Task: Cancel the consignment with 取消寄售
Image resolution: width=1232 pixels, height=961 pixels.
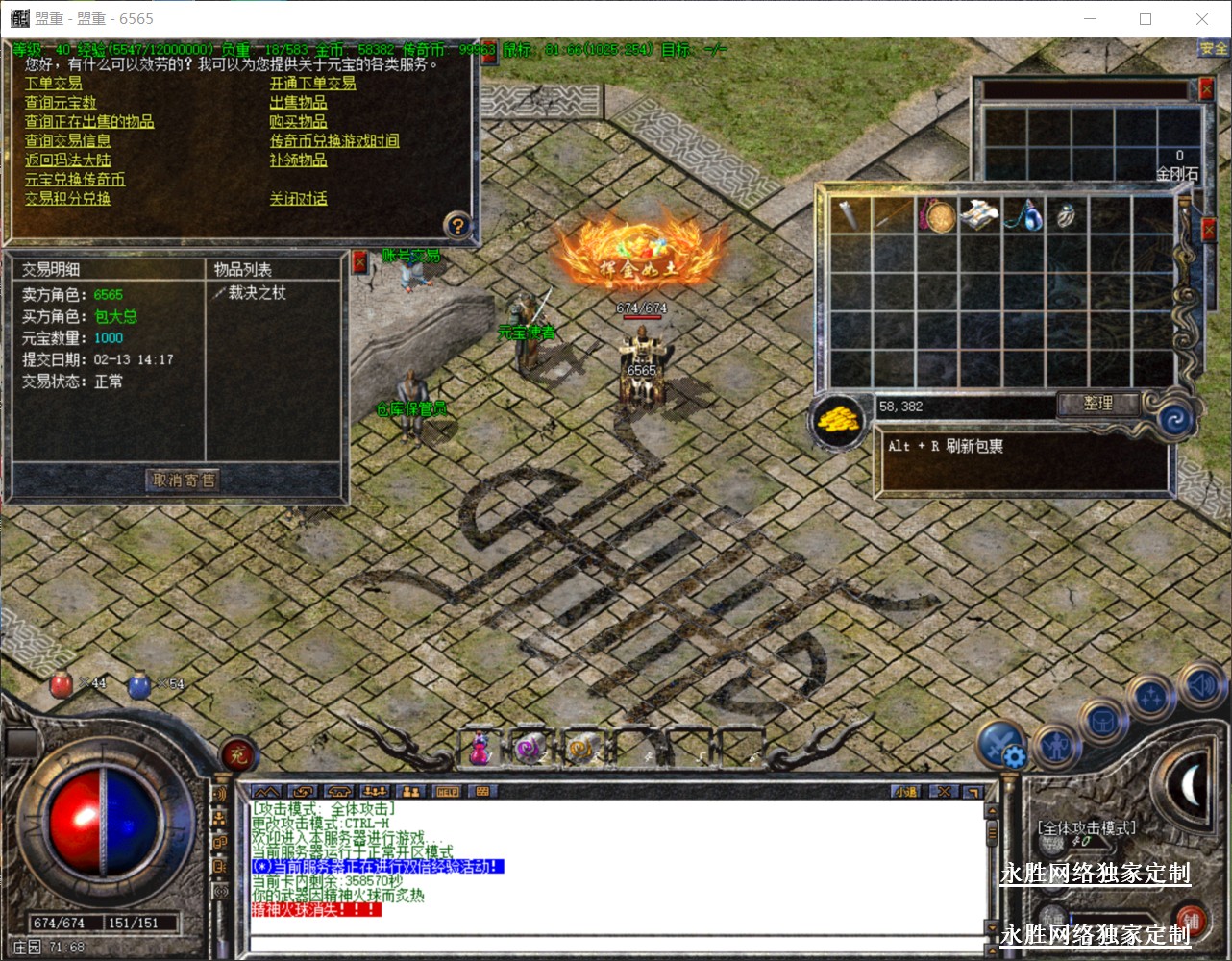Action: [x=185, y=480]
